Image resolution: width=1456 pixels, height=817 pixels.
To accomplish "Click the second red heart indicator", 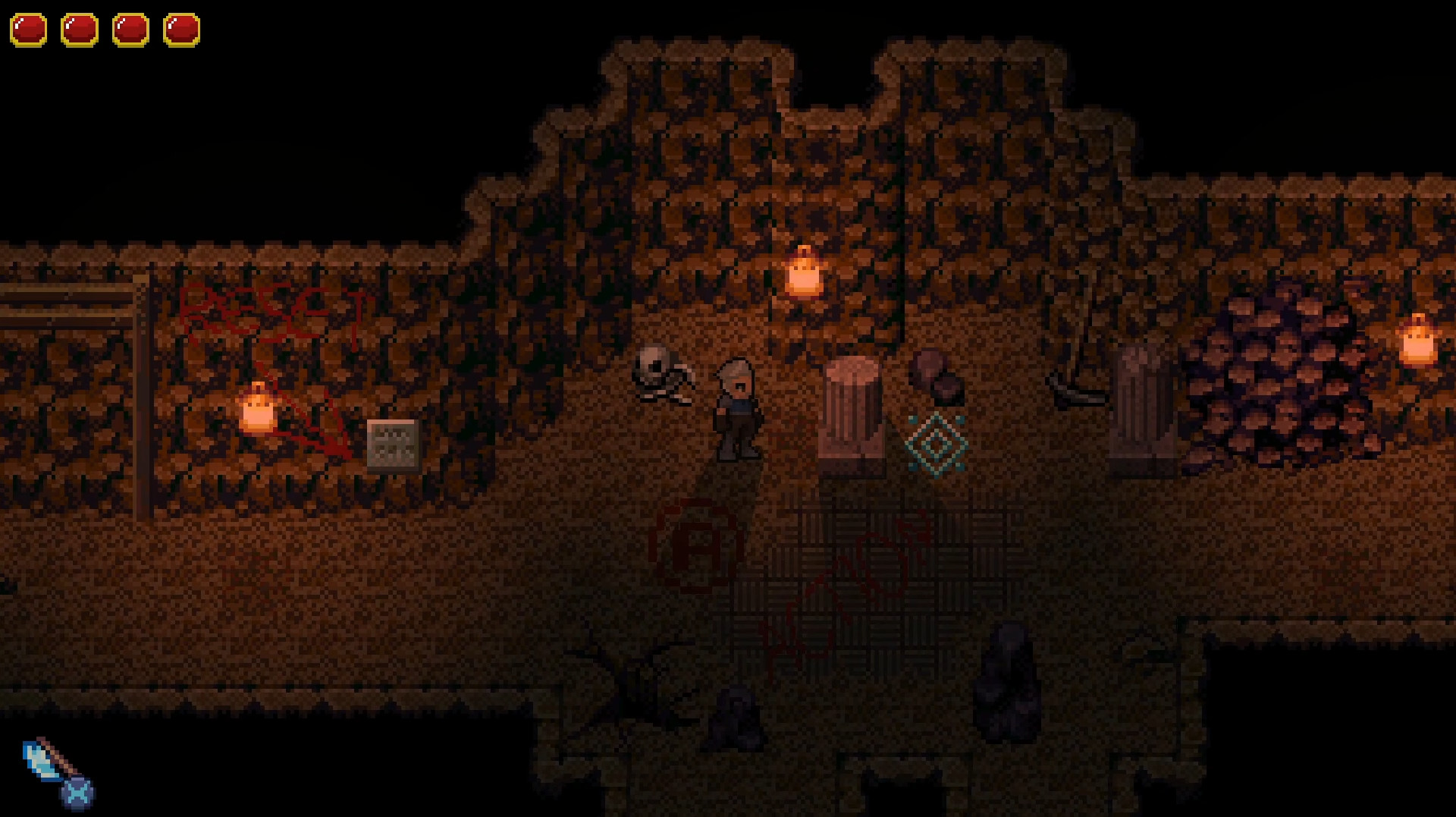I will (x=80, y=30).
